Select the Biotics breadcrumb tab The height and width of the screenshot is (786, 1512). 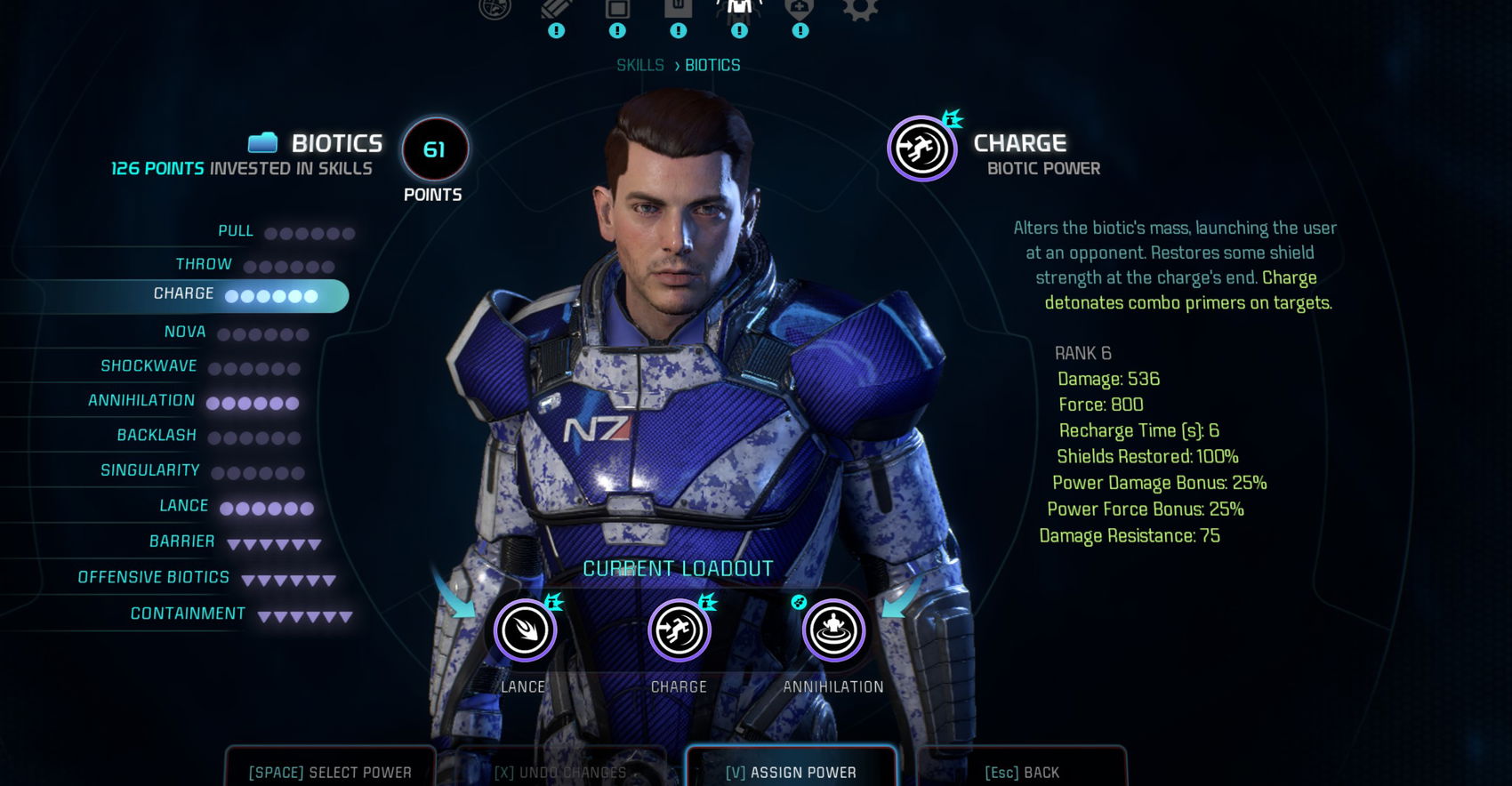(714, 64)
